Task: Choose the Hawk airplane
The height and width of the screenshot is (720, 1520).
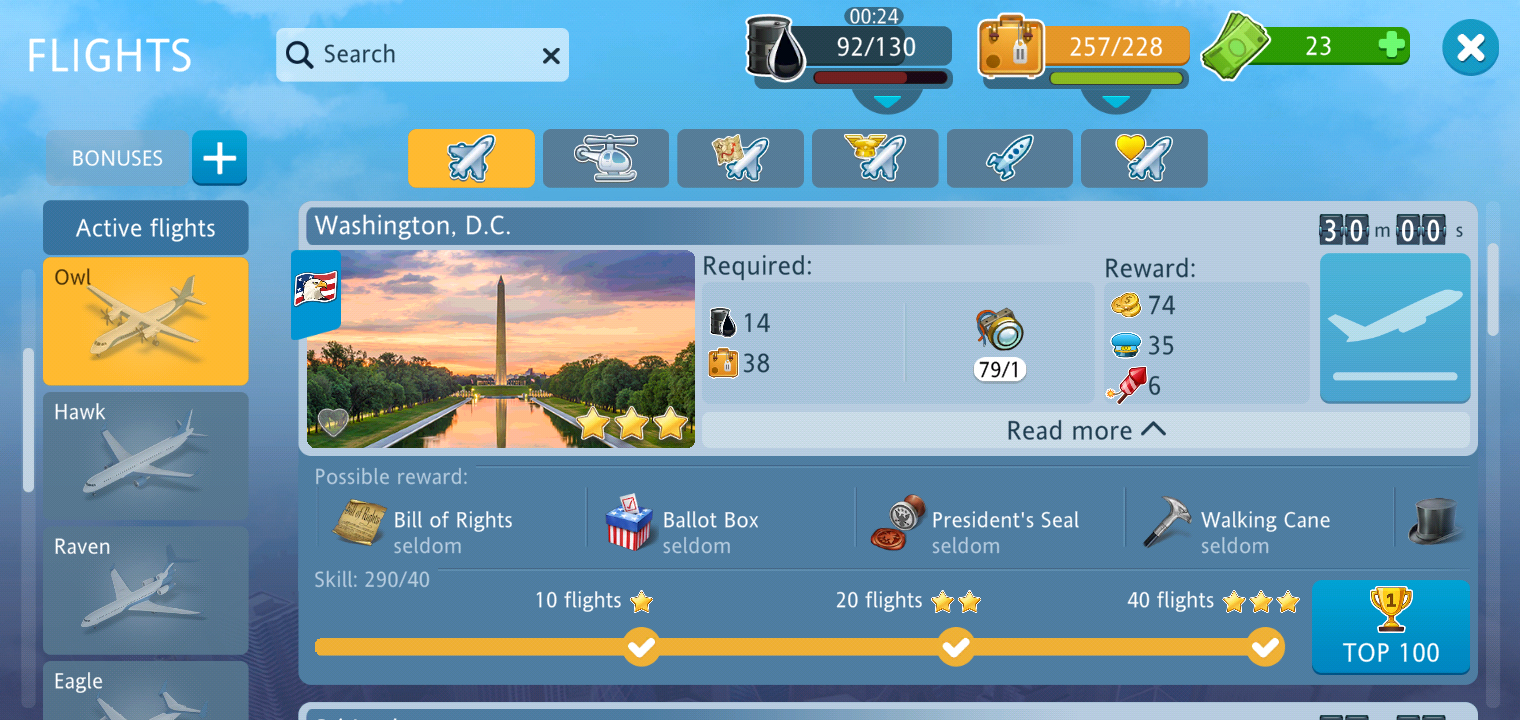Action: [146, 456]
